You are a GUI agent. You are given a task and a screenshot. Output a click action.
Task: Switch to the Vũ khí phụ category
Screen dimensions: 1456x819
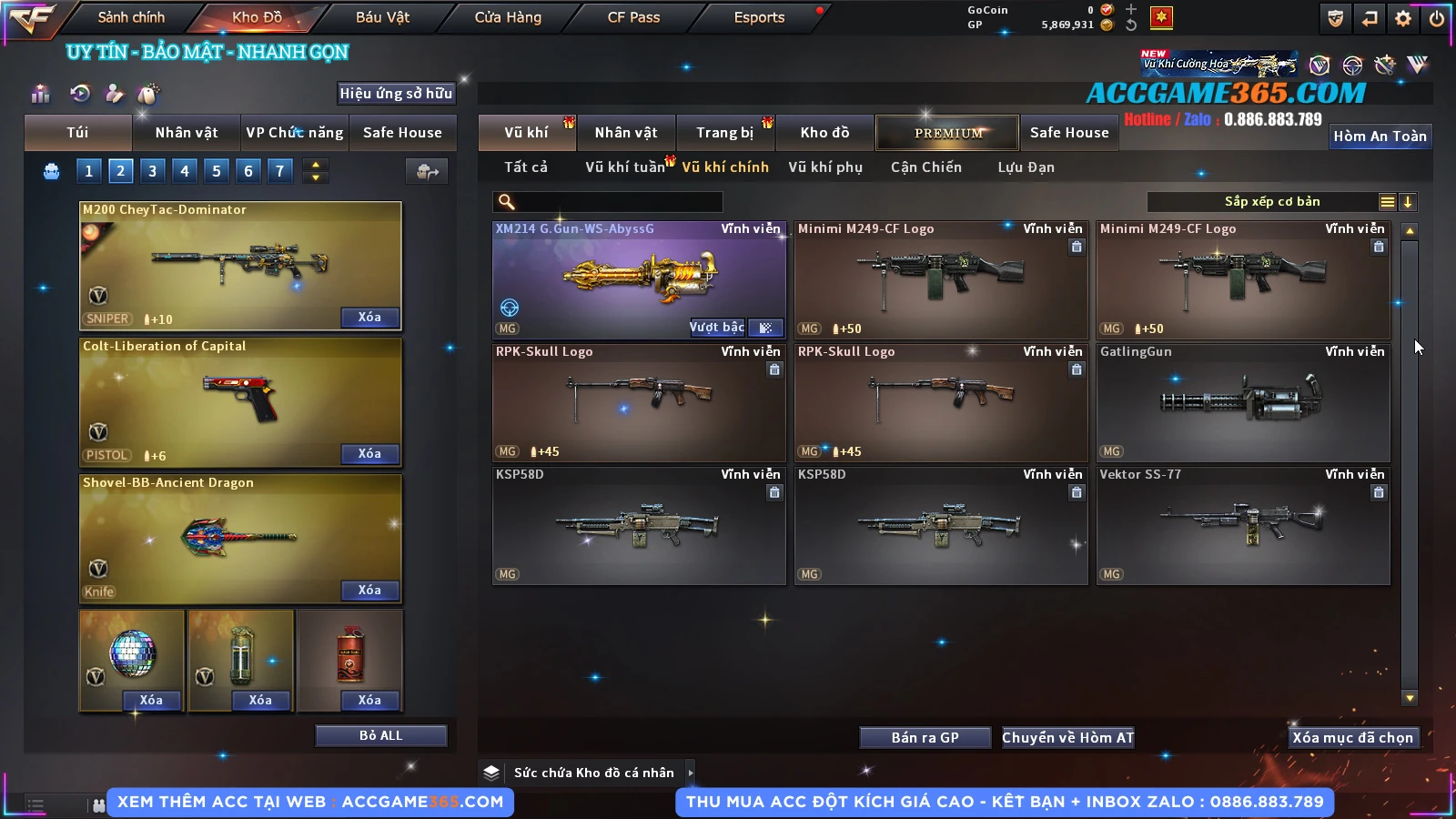click(825, 167)
